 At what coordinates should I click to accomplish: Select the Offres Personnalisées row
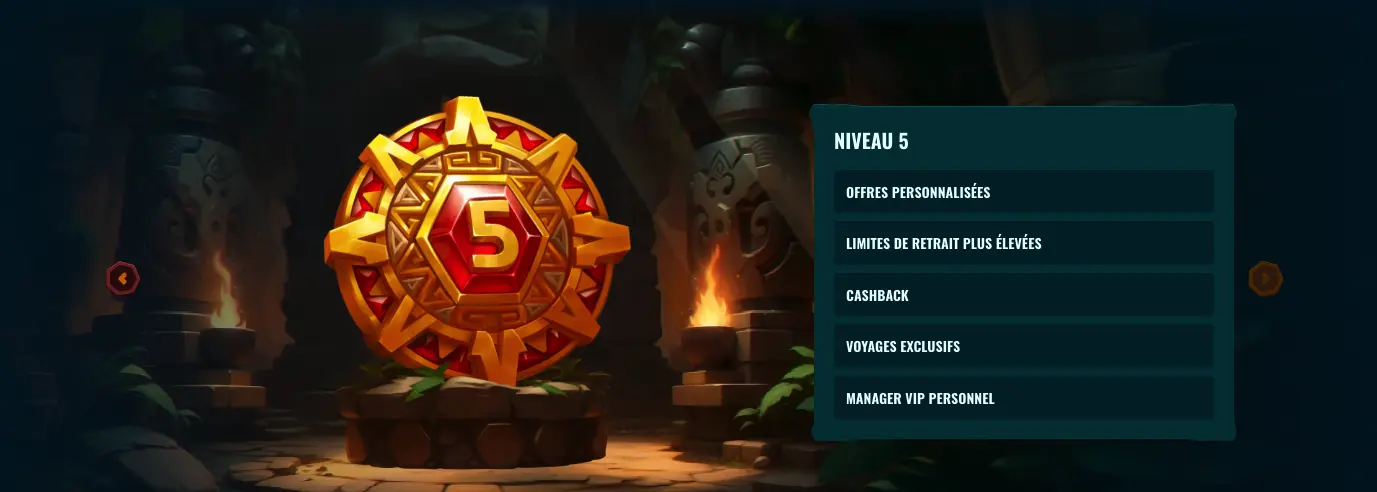pos(1023,192)
